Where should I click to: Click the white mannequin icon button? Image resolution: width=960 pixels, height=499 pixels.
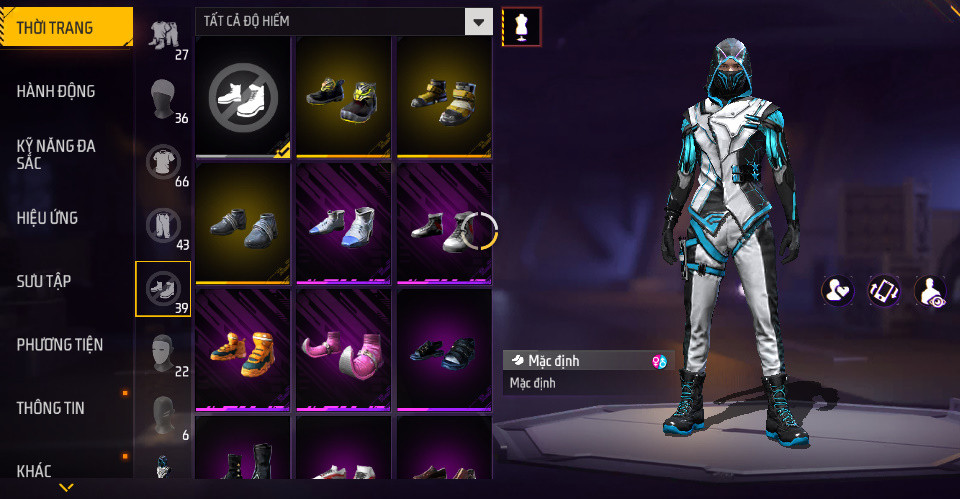click(x=521, y=26)
